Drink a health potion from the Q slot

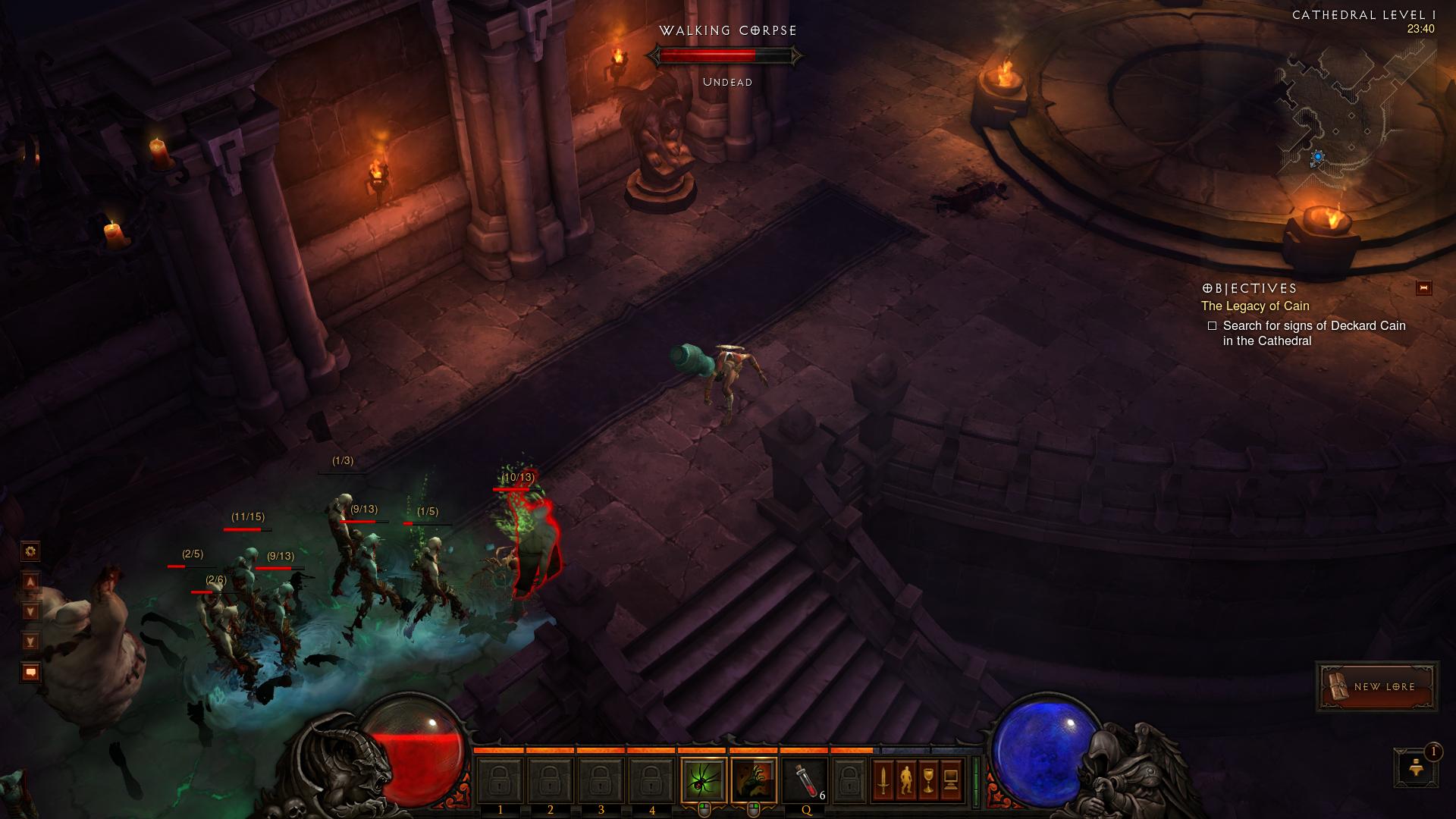(805, 781)
